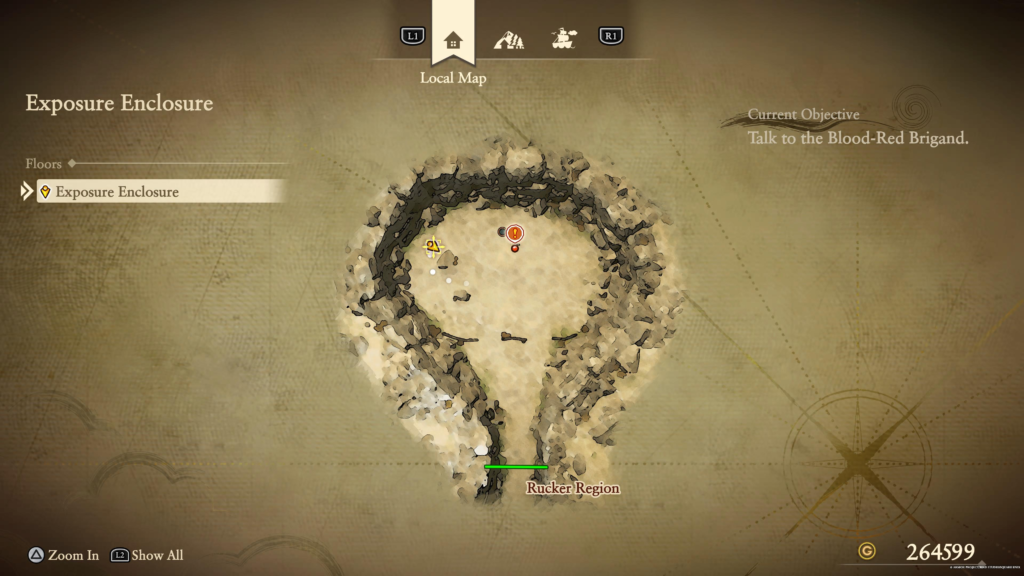Select the Local Map house tab

pos(453,40)
